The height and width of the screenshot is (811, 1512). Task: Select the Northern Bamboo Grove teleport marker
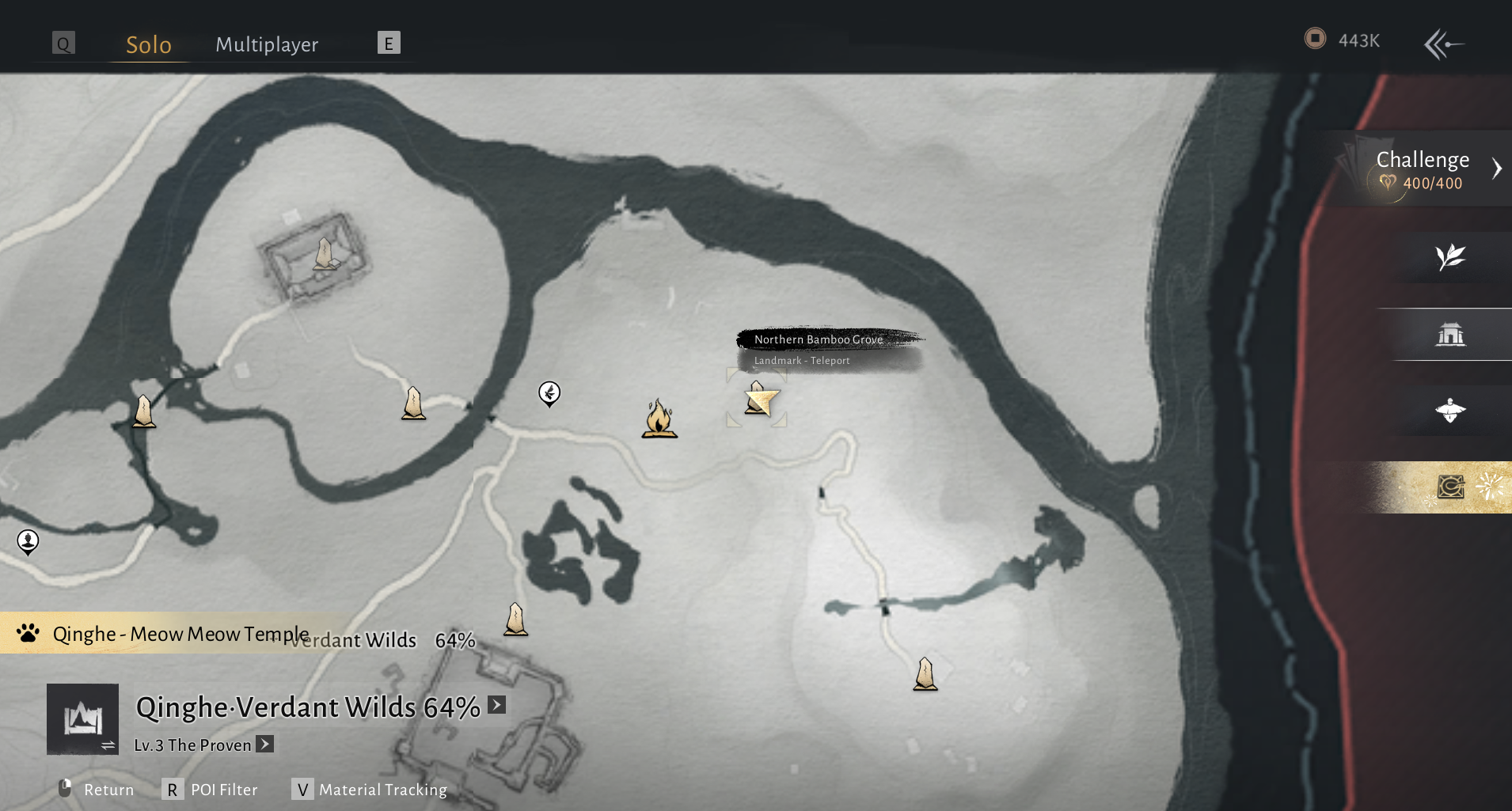pyautogui.click(x=758, y=399)
